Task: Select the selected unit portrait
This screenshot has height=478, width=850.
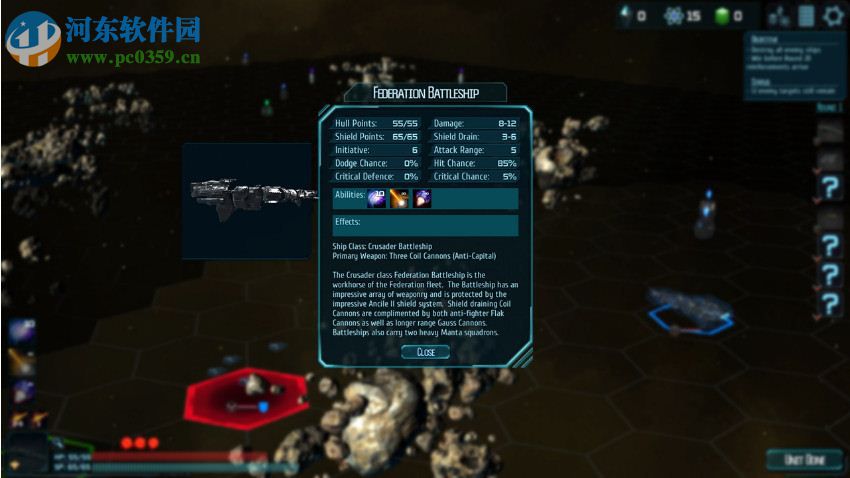Action: point(24,450)
